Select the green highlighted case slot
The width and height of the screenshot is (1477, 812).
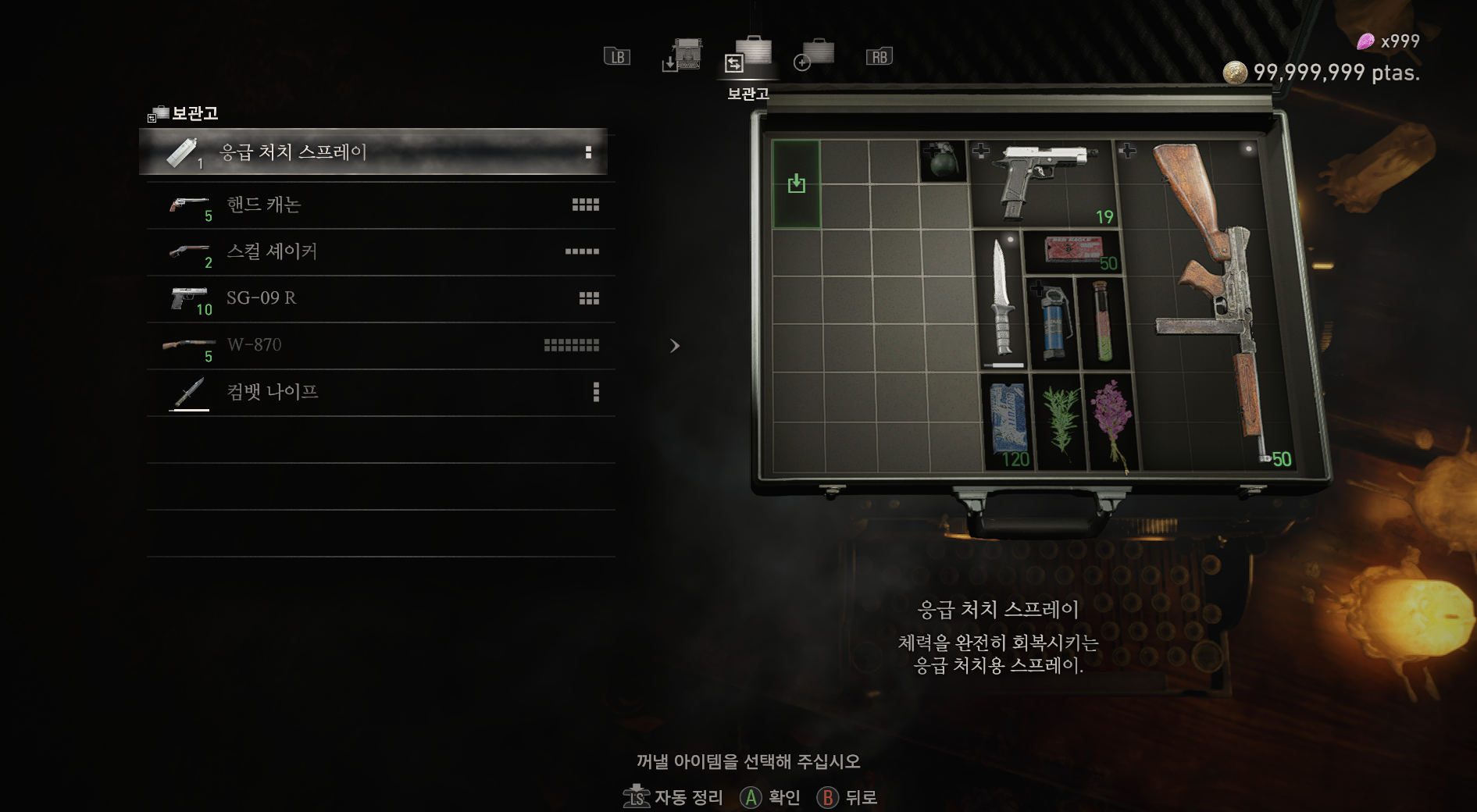coord(796,184)
